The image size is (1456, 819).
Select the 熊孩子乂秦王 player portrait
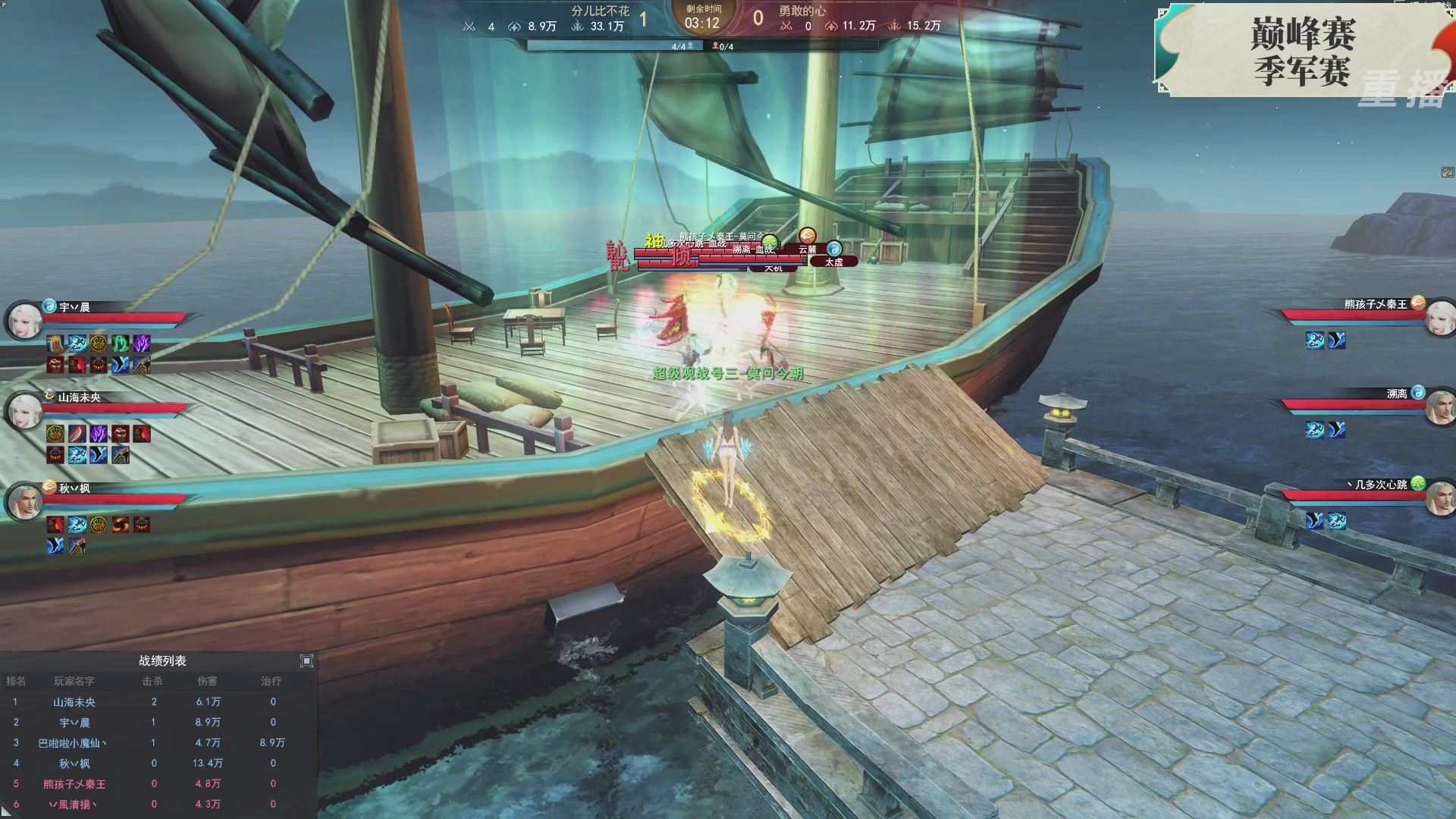1439,318
